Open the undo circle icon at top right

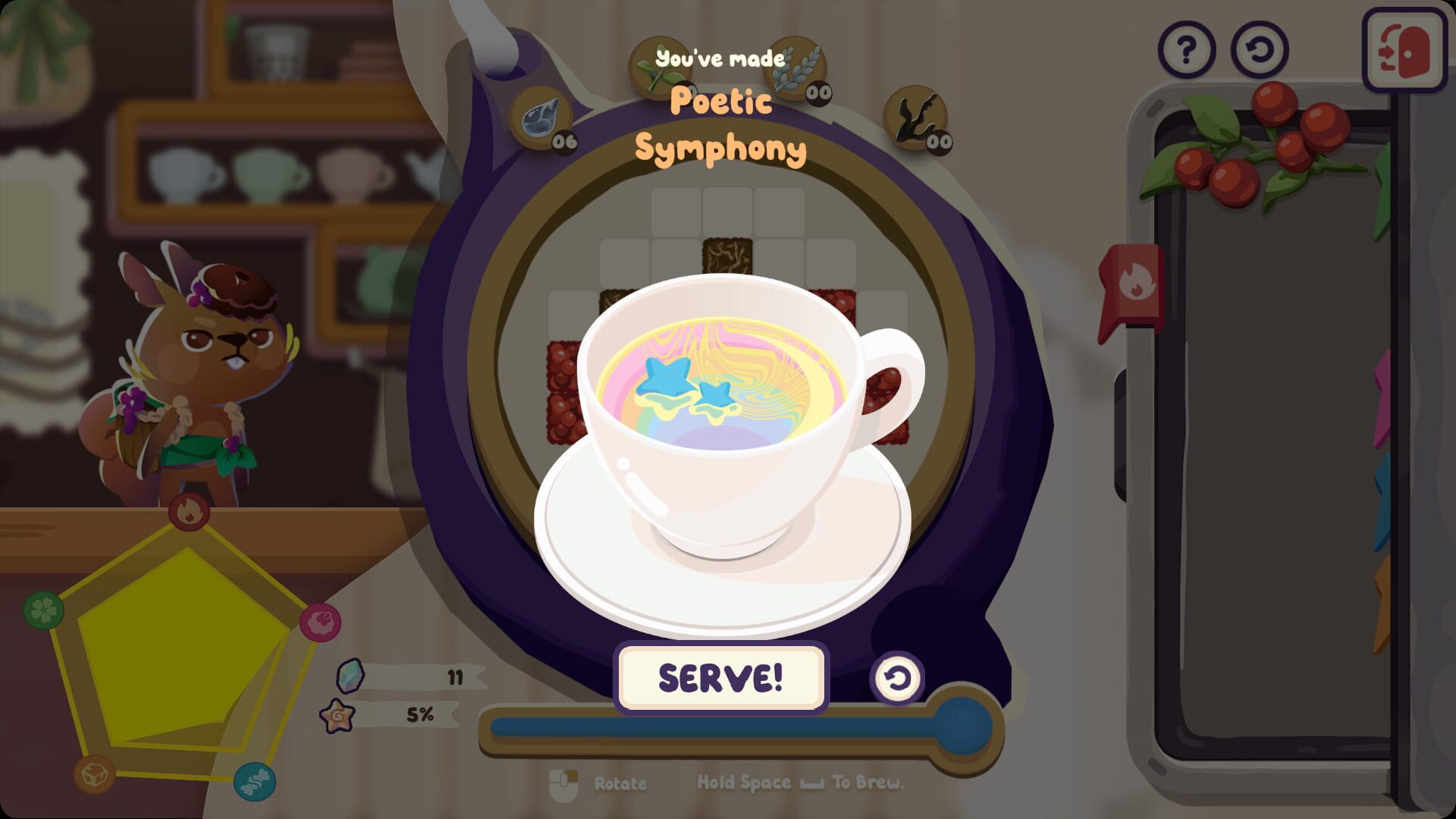[x=1261, y=49]
